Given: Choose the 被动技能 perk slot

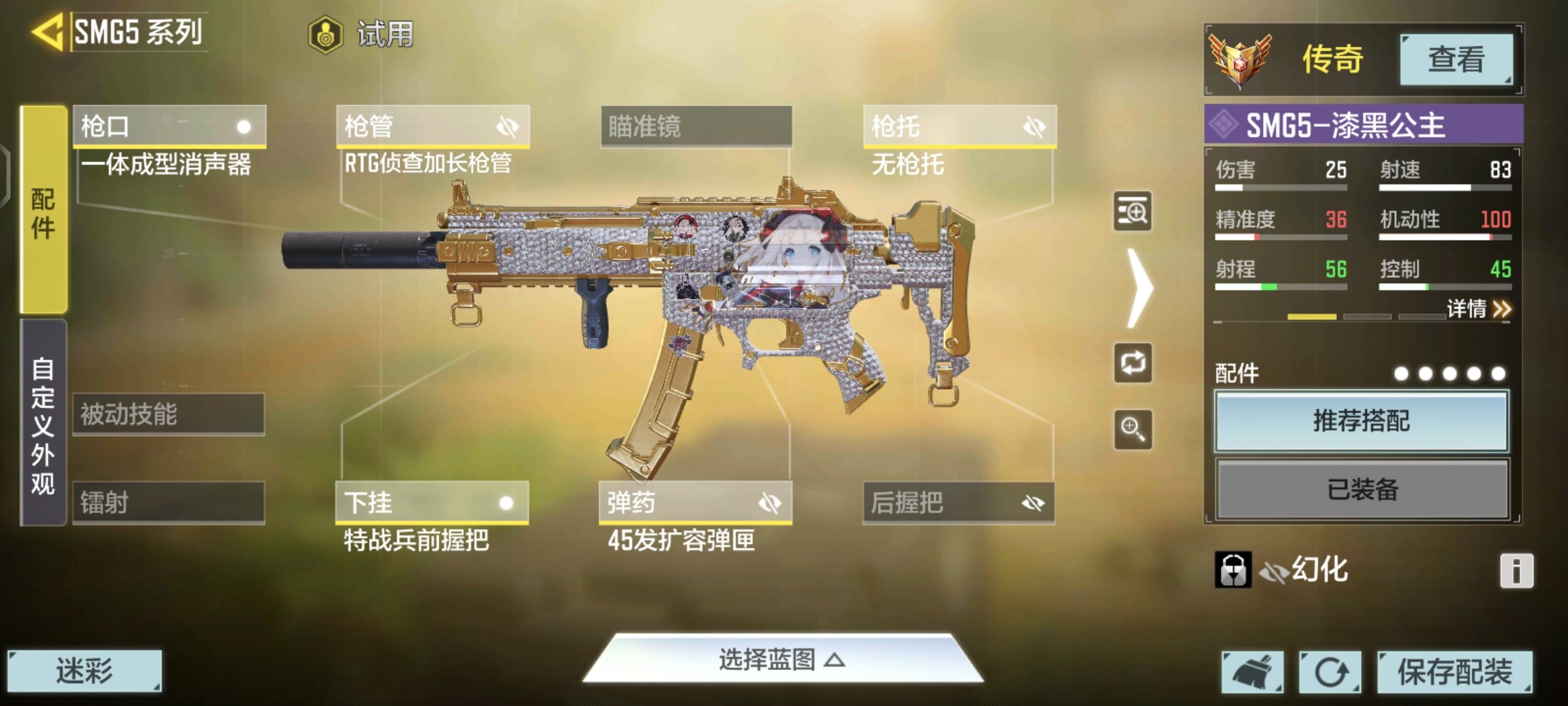Looking at the screenshot, I should [x=169, y=414].
